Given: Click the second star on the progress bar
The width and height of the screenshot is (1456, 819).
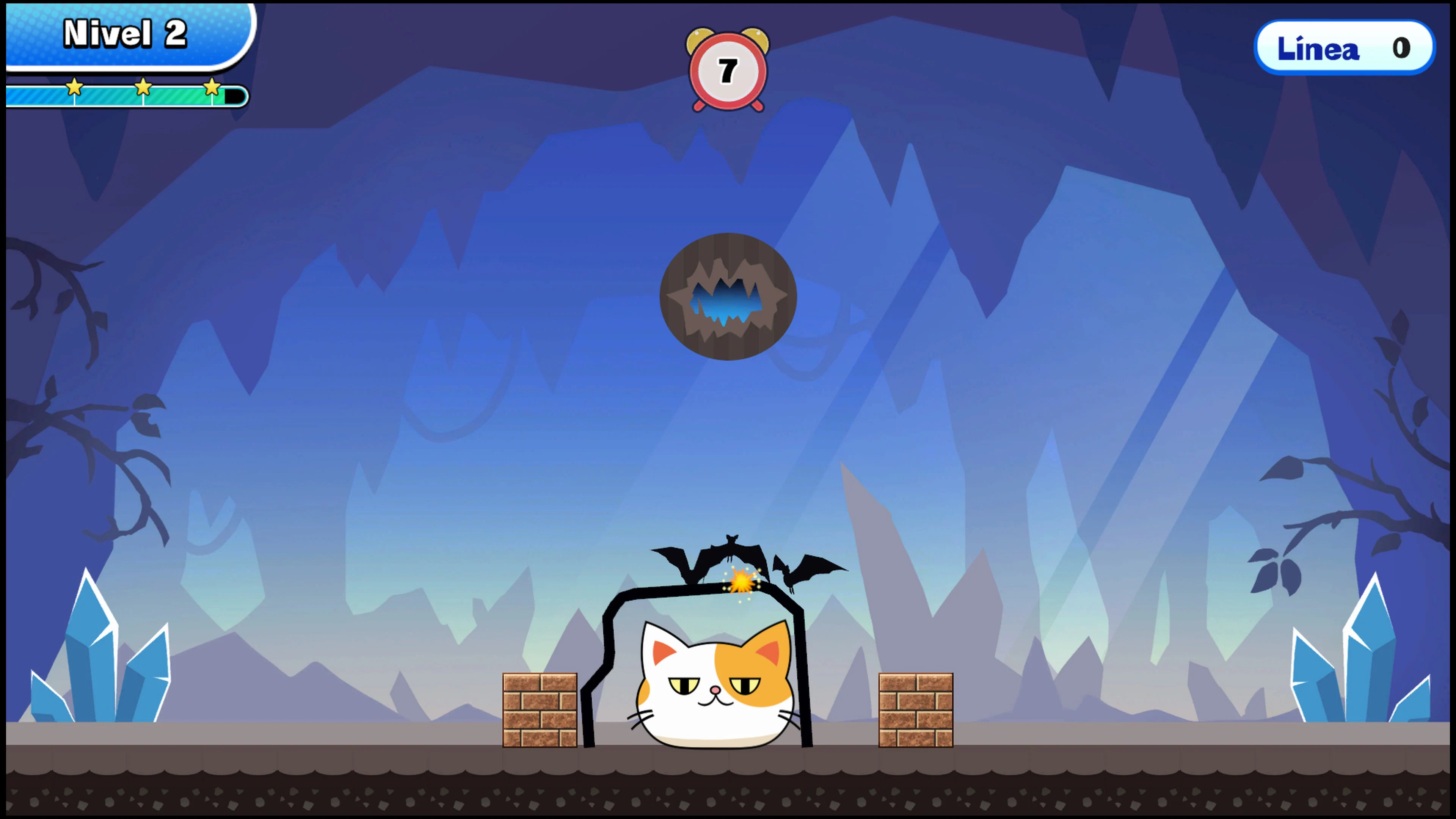Looking at the screenshot, I should point(143,88).
